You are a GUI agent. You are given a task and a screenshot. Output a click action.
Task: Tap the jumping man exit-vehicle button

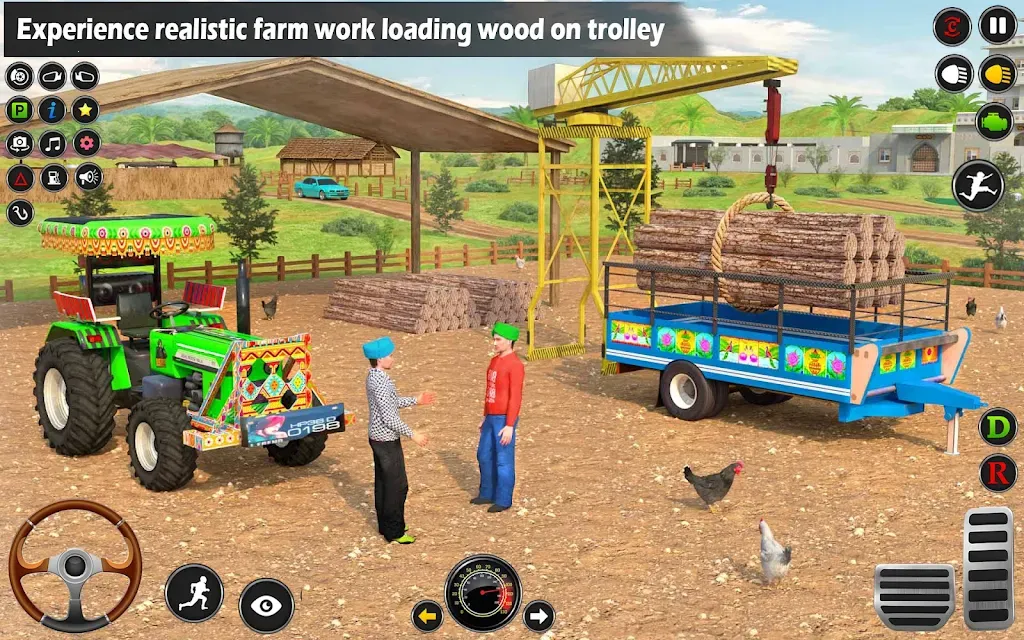coord(977,185)
